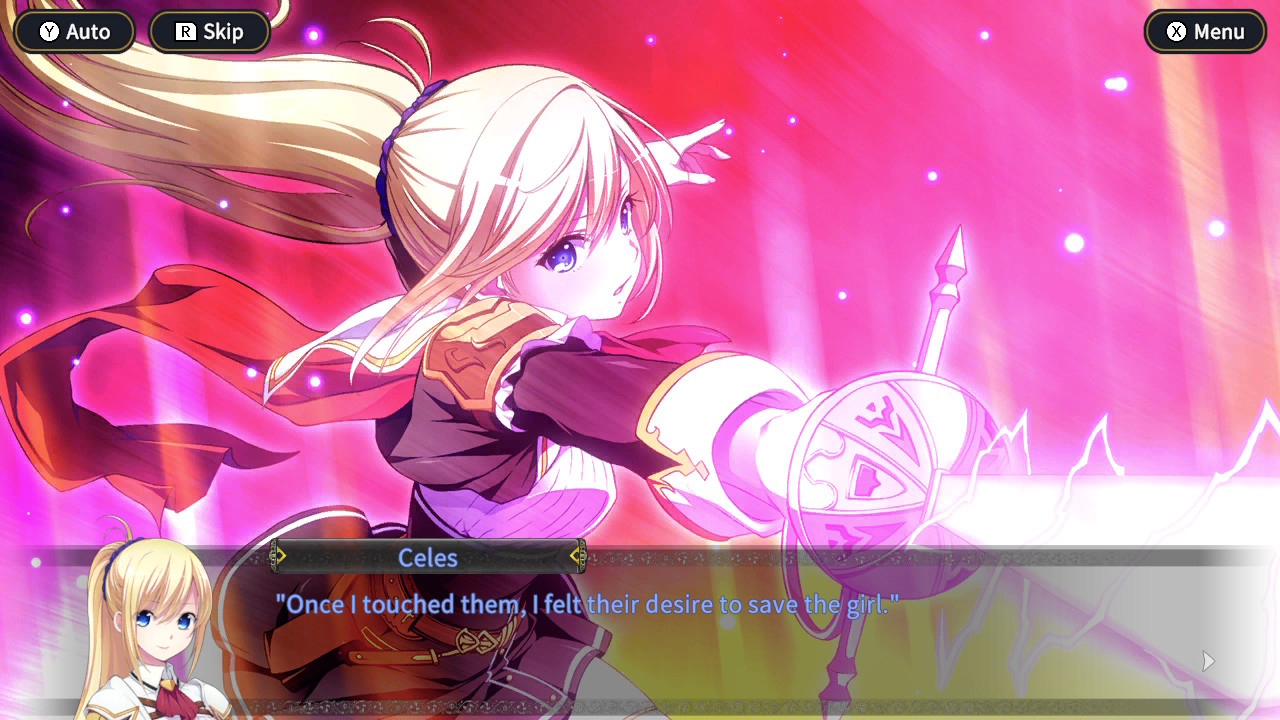Enable Auto text playback mode
1280x720 pixels.
(73, 31)
